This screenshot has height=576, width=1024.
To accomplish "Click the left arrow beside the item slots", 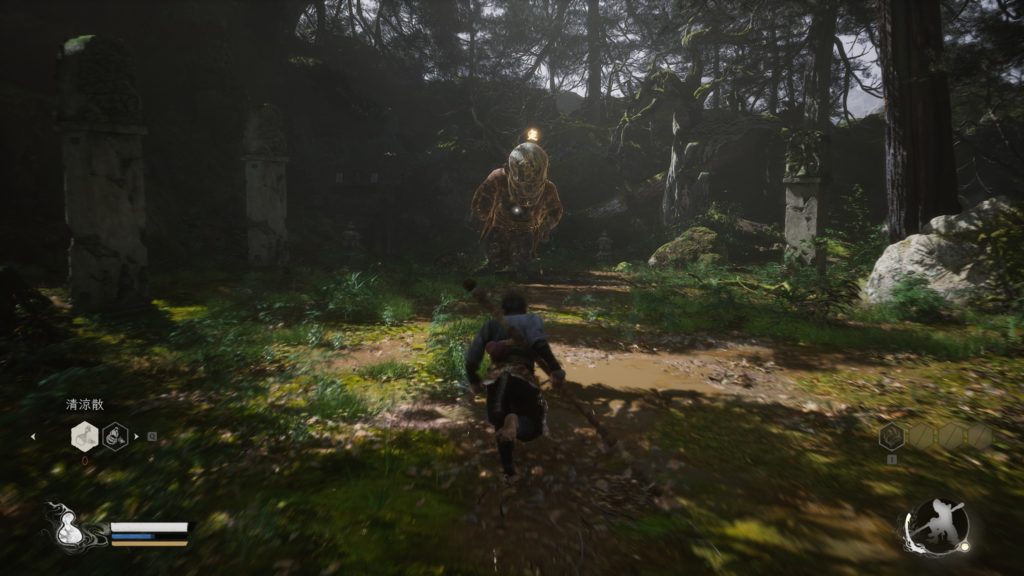I will click(x=33, y=436).
